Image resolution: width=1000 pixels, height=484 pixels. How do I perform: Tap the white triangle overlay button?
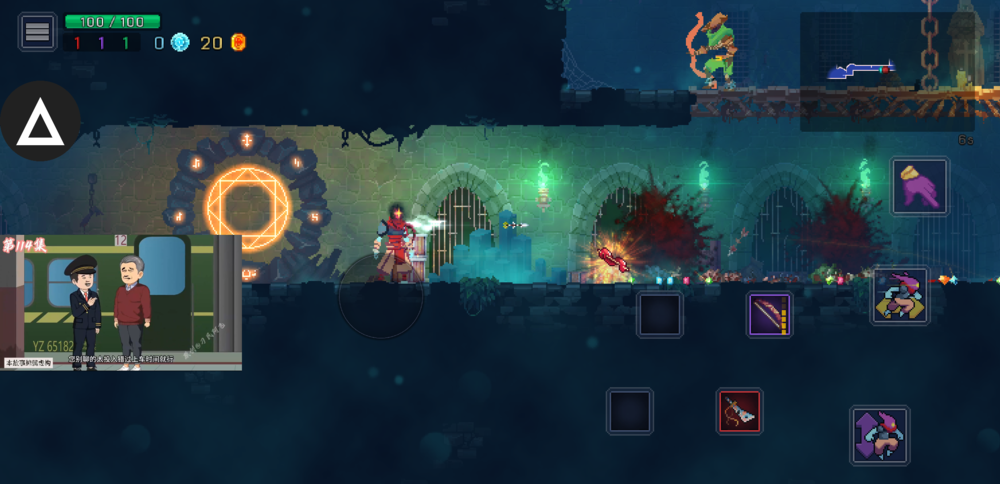coord(40,122)
